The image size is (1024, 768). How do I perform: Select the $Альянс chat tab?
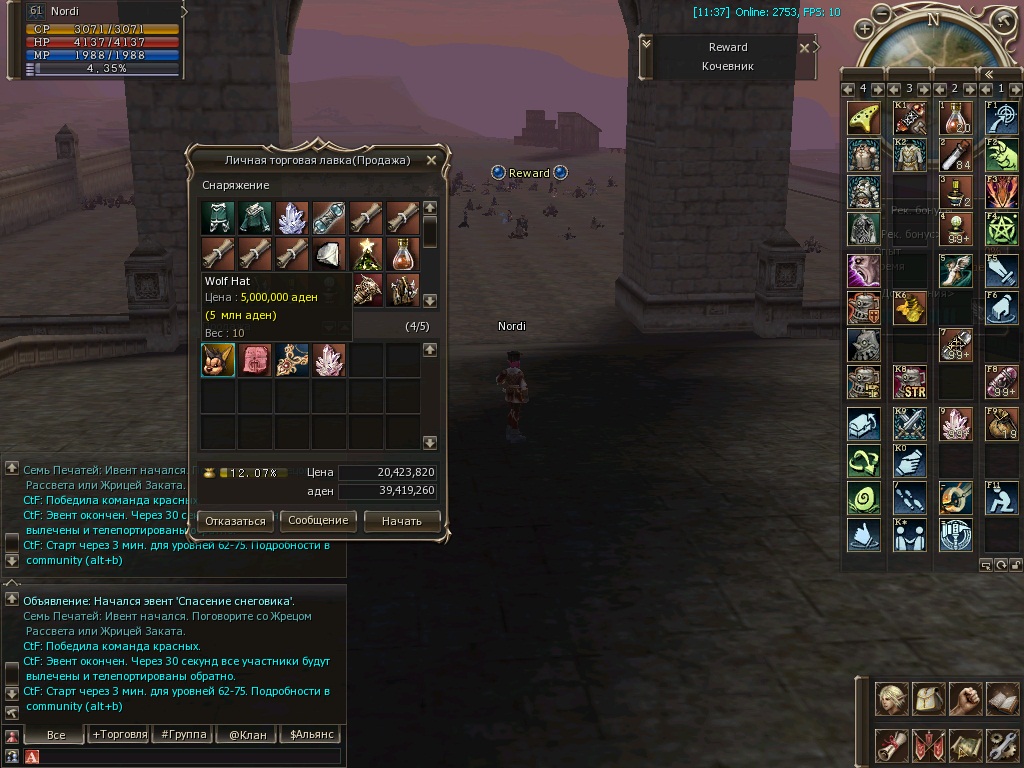310,735
